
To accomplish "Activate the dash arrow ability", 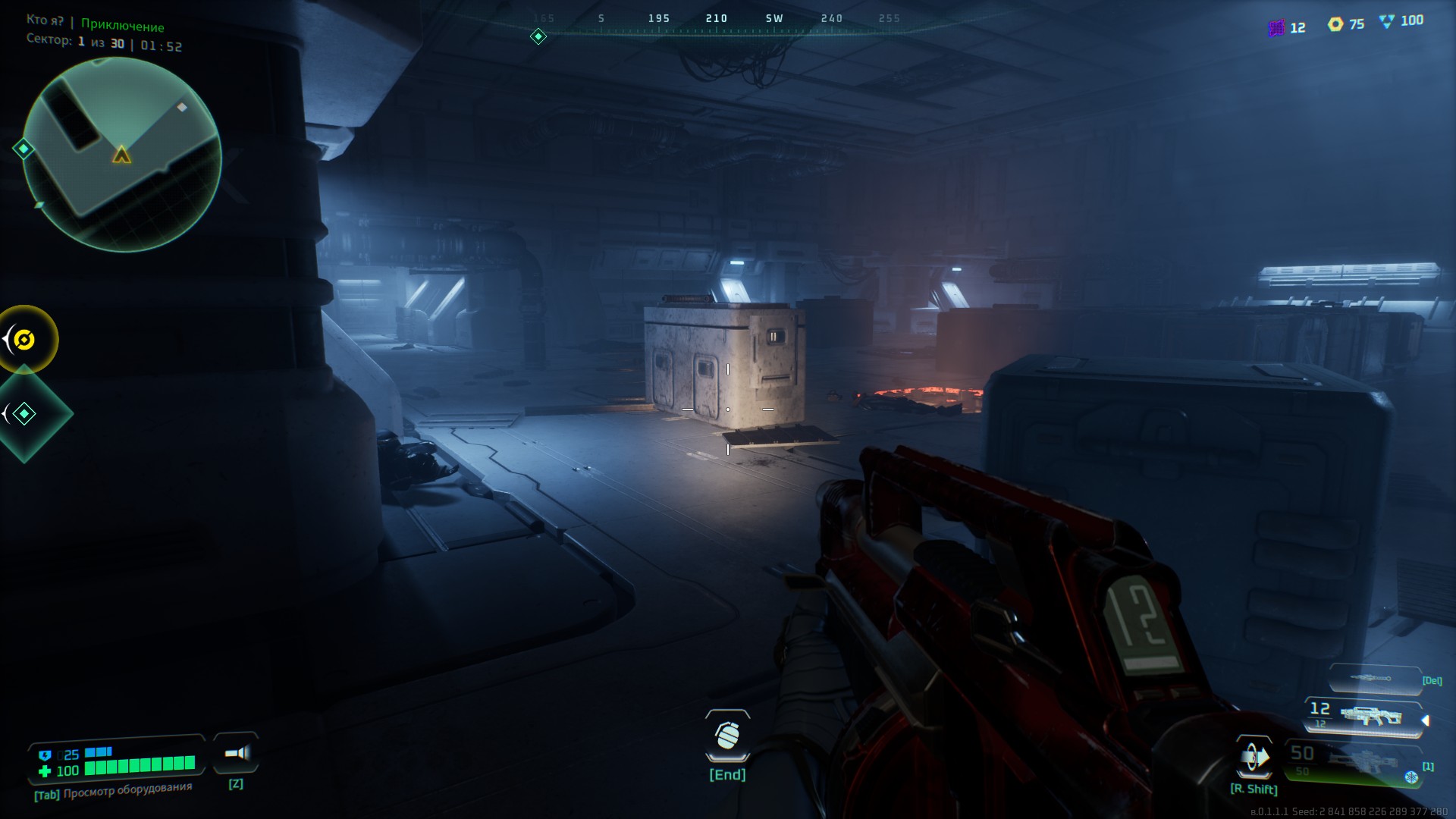I will point(1254,757).
